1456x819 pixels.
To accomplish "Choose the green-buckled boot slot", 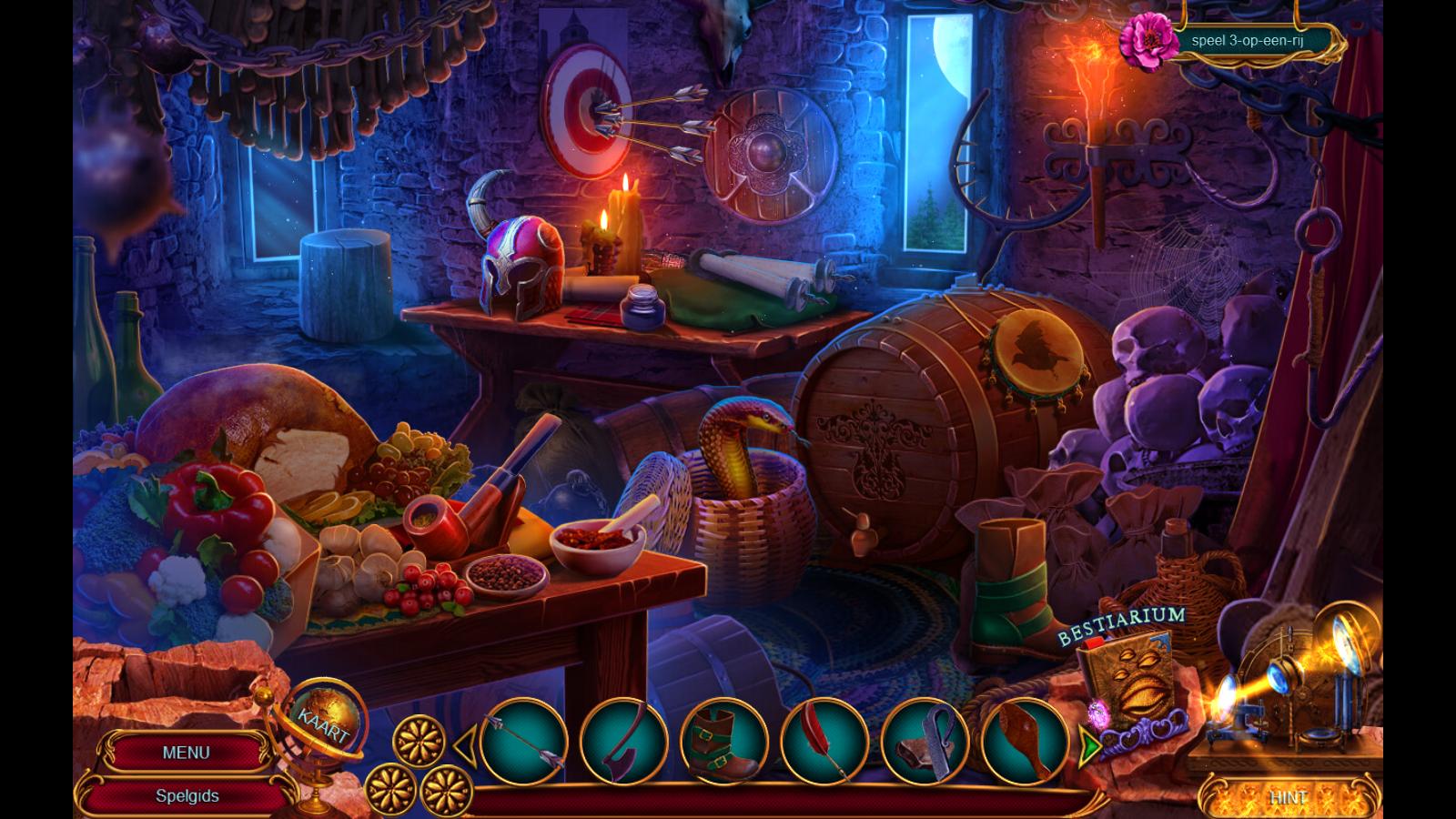I will [723, 741].
